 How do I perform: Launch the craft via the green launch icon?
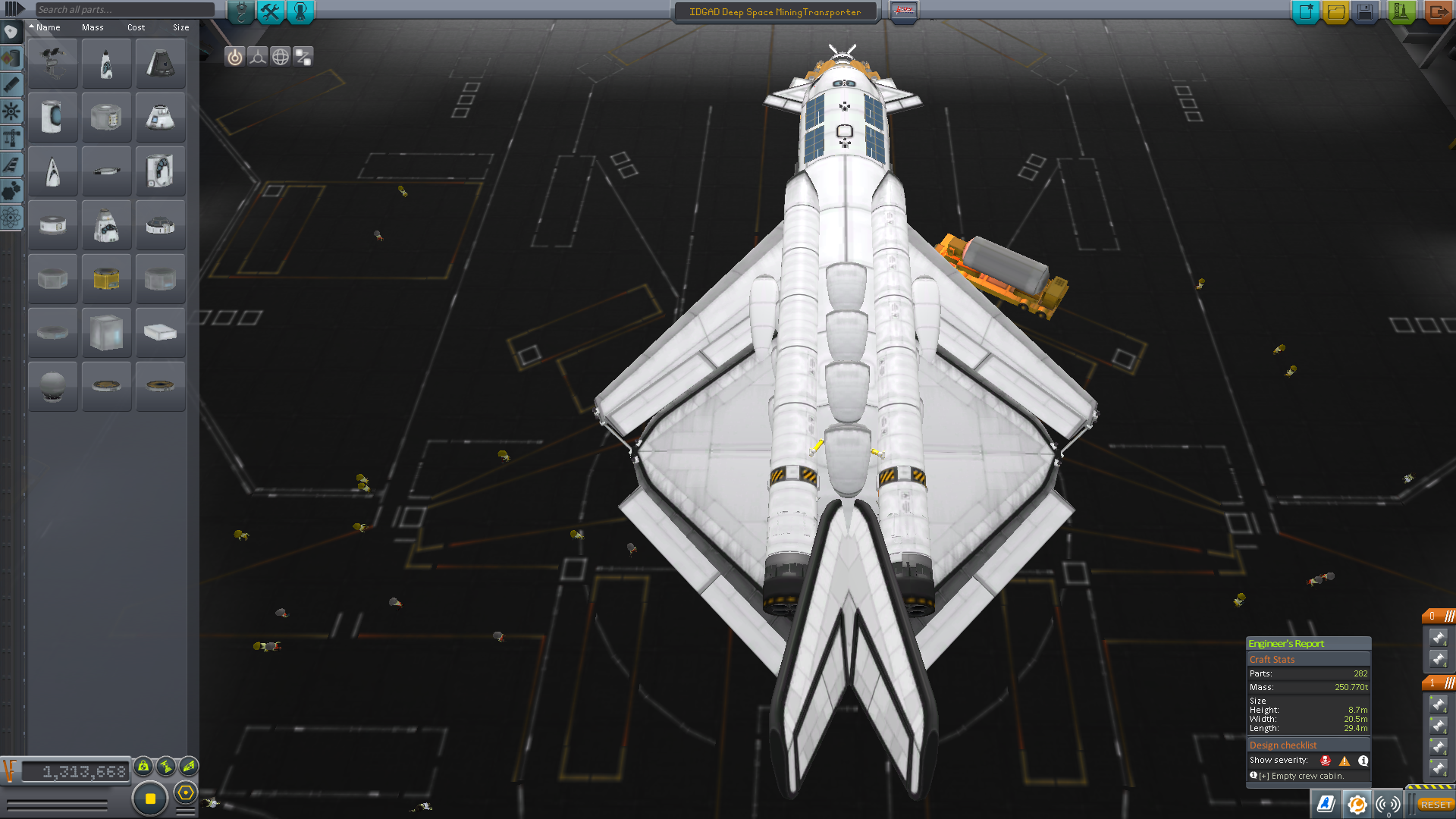[1401, 11]
